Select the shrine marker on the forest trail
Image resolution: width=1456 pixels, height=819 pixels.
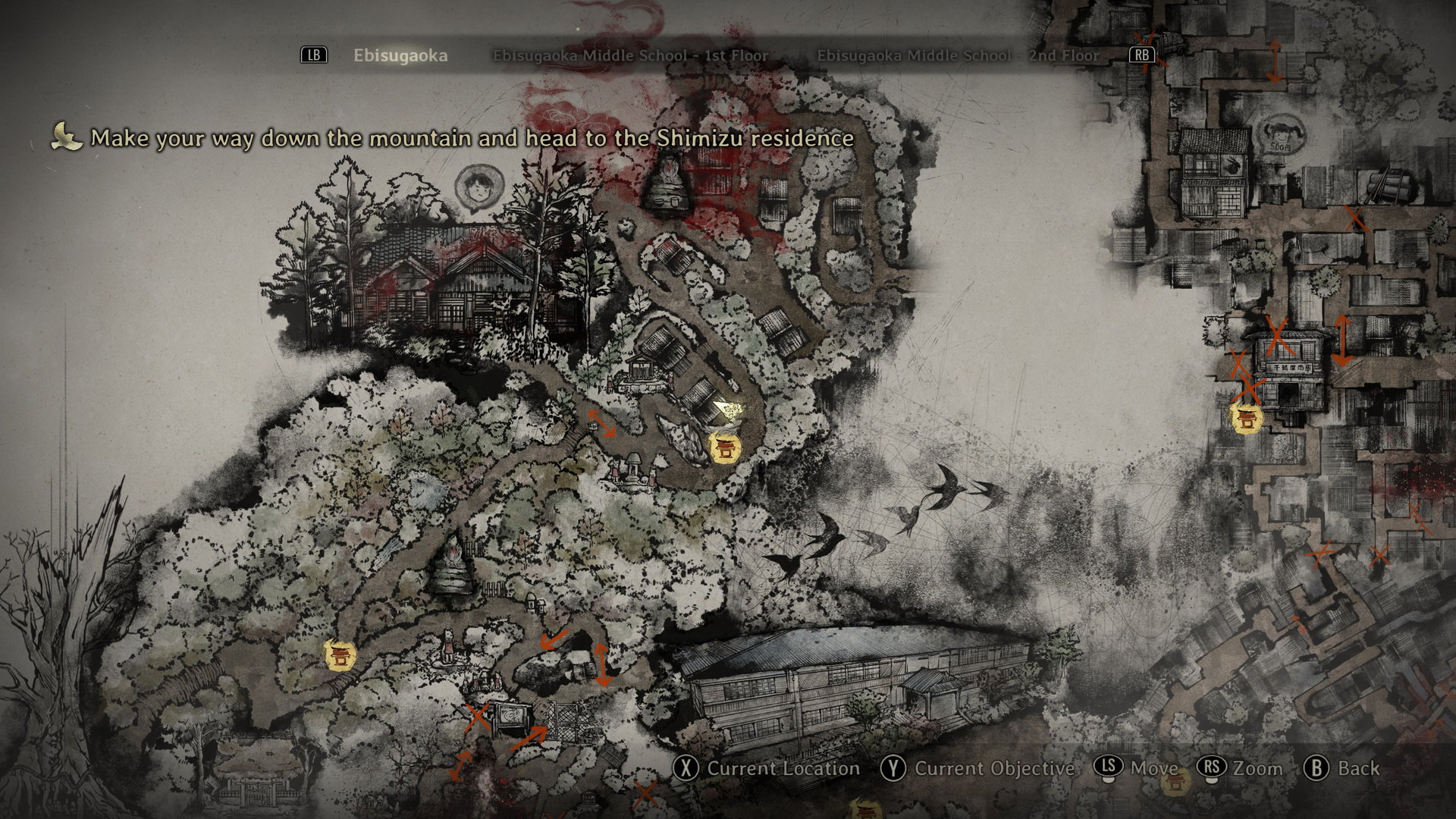point(339,654)
